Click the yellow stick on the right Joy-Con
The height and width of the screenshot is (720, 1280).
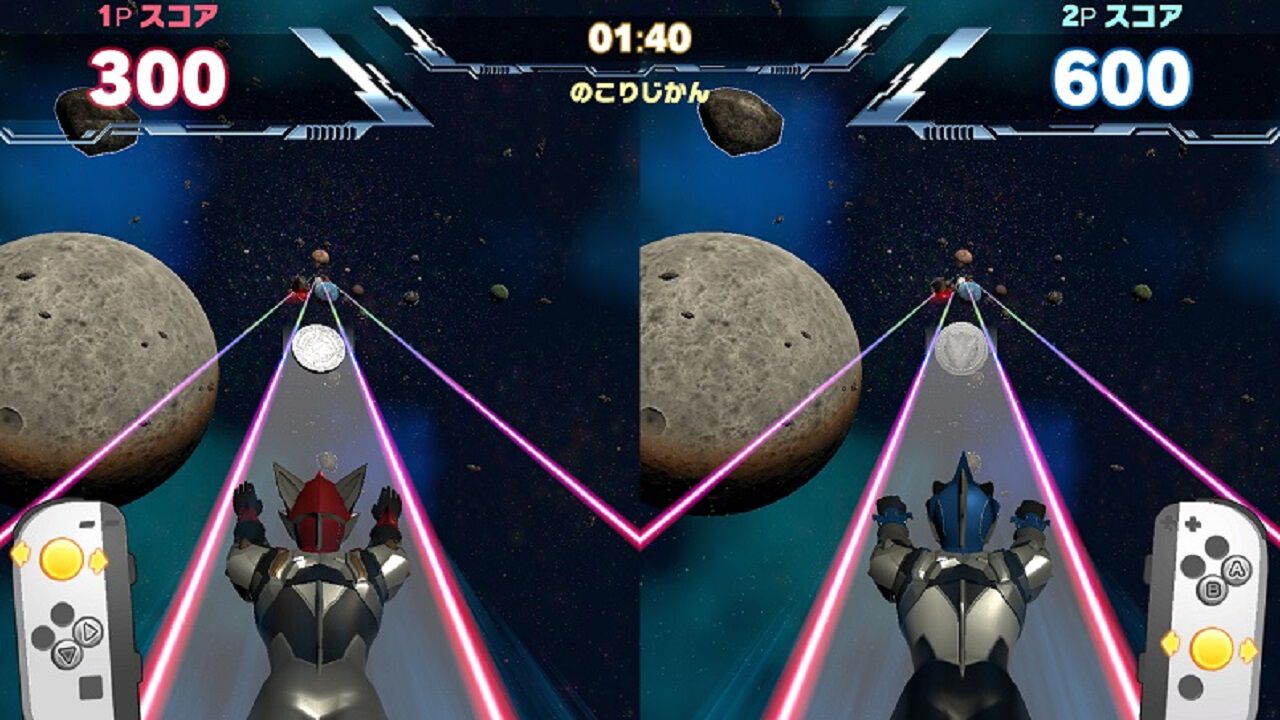point(1211,648)
